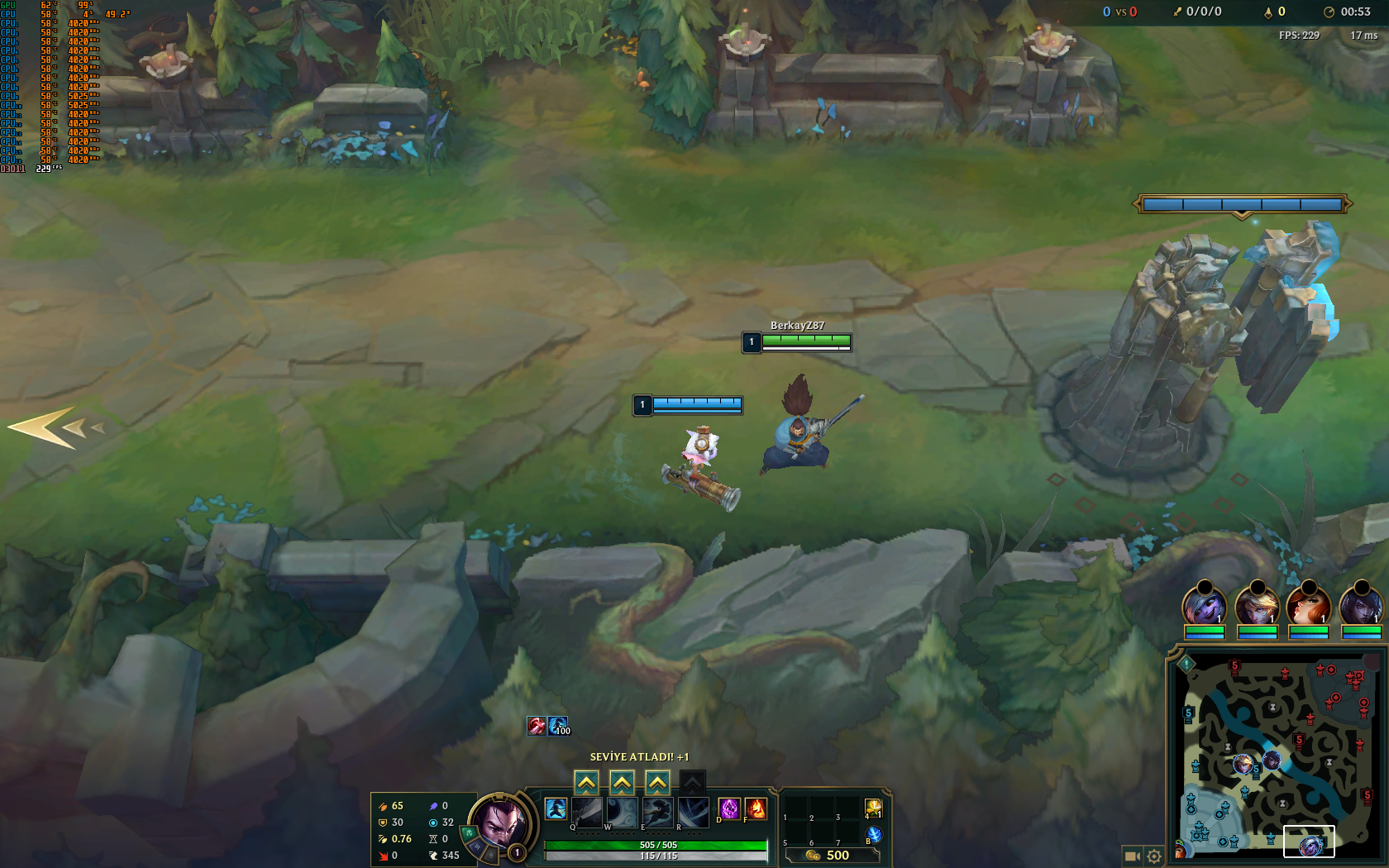Use the yellow trinket ward item
This screenshot has height=868, width=1389.
[873, 808]
